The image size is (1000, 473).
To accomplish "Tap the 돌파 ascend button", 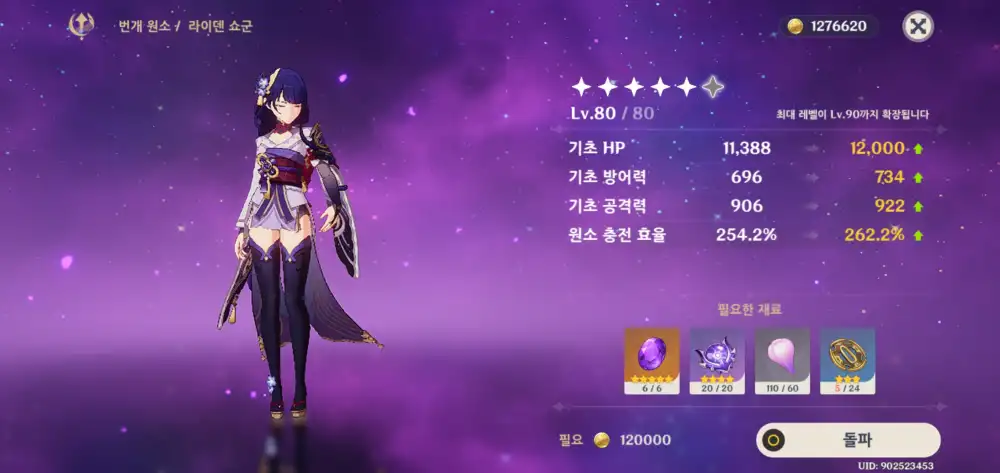I will click(848, 440).
